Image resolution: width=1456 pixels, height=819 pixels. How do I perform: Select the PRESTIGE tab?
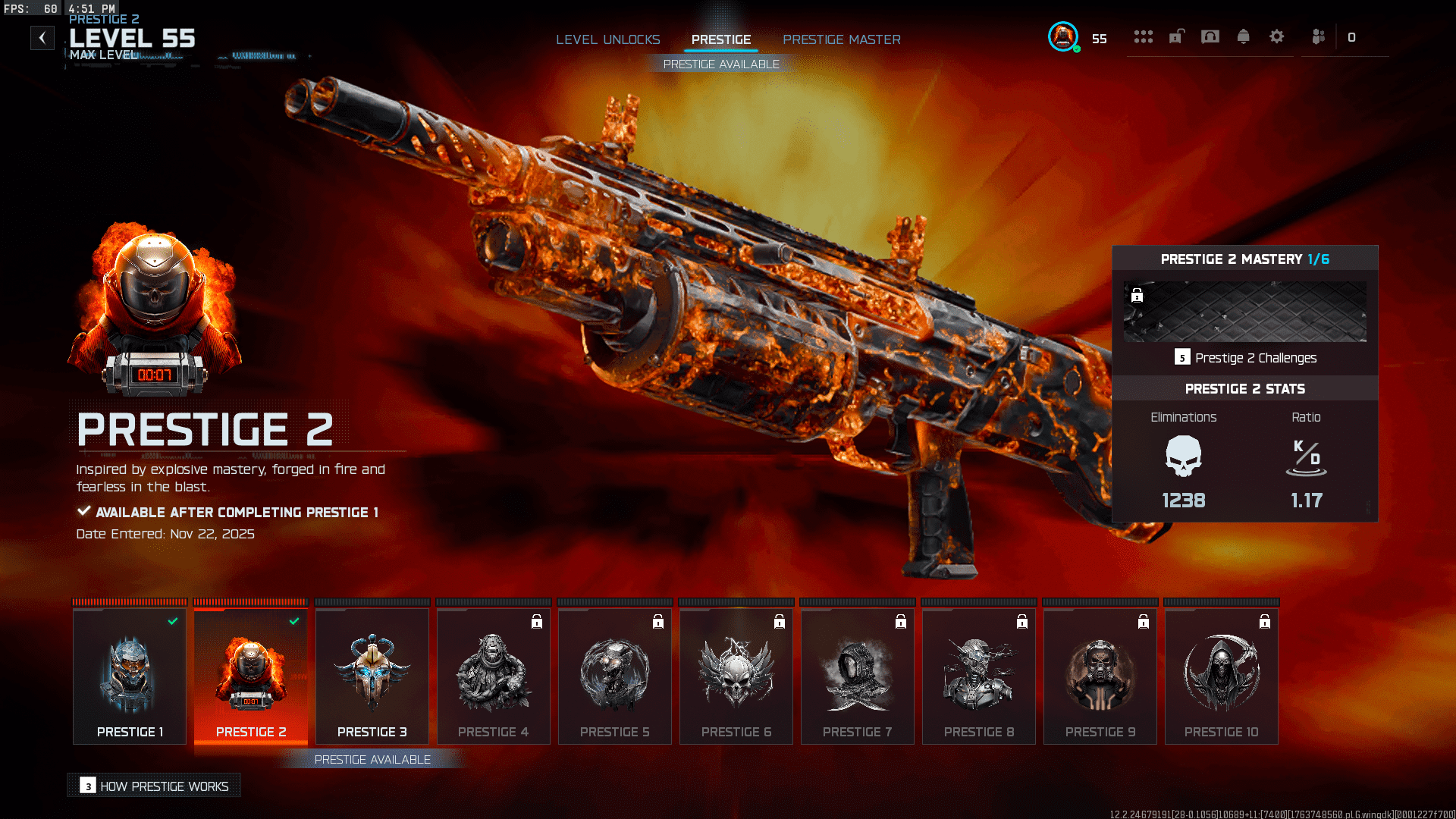coord(720,39)
